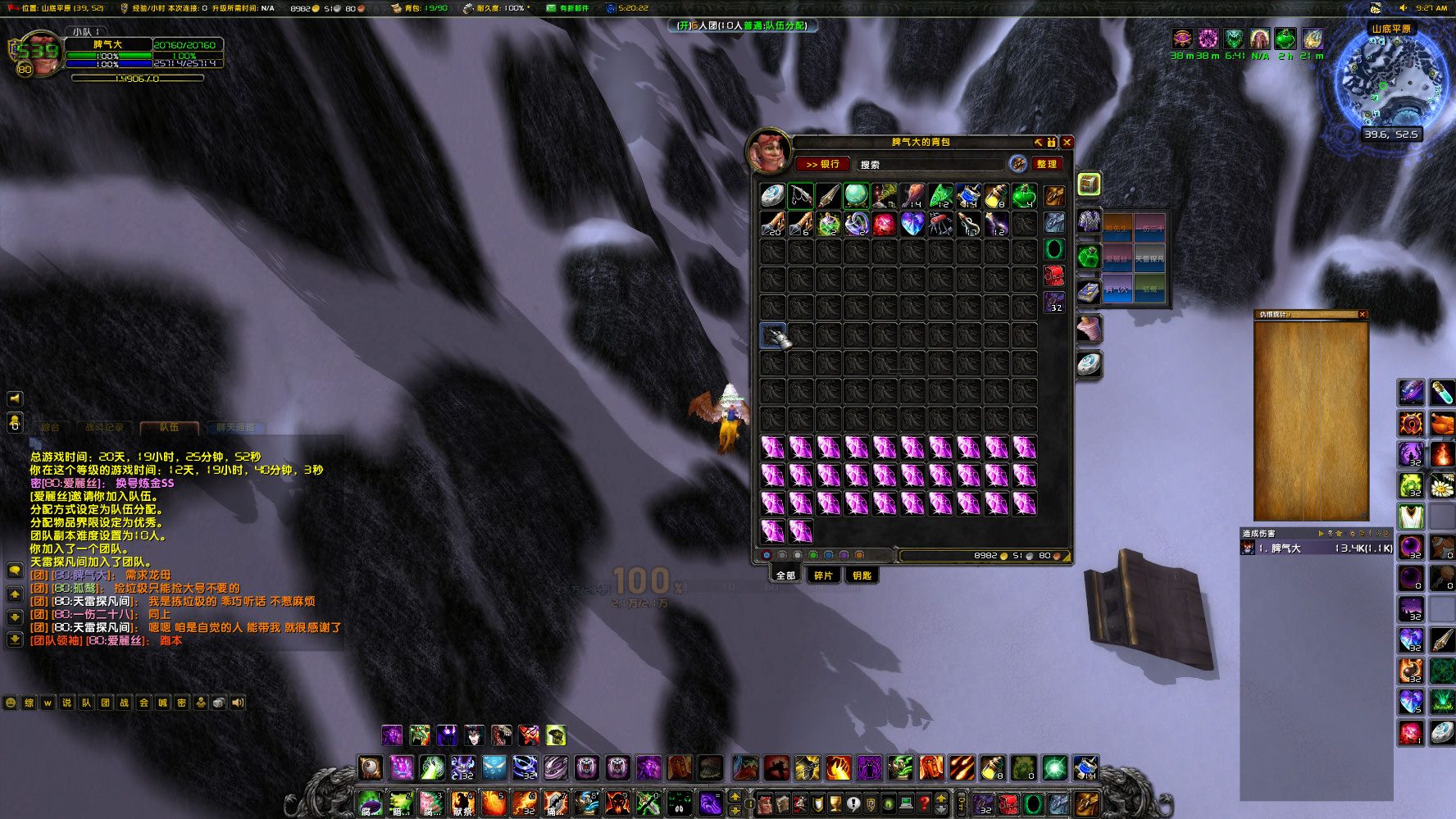
Task: Click the circular sort icon left of 整理 button
Action: pos(1018,164)
